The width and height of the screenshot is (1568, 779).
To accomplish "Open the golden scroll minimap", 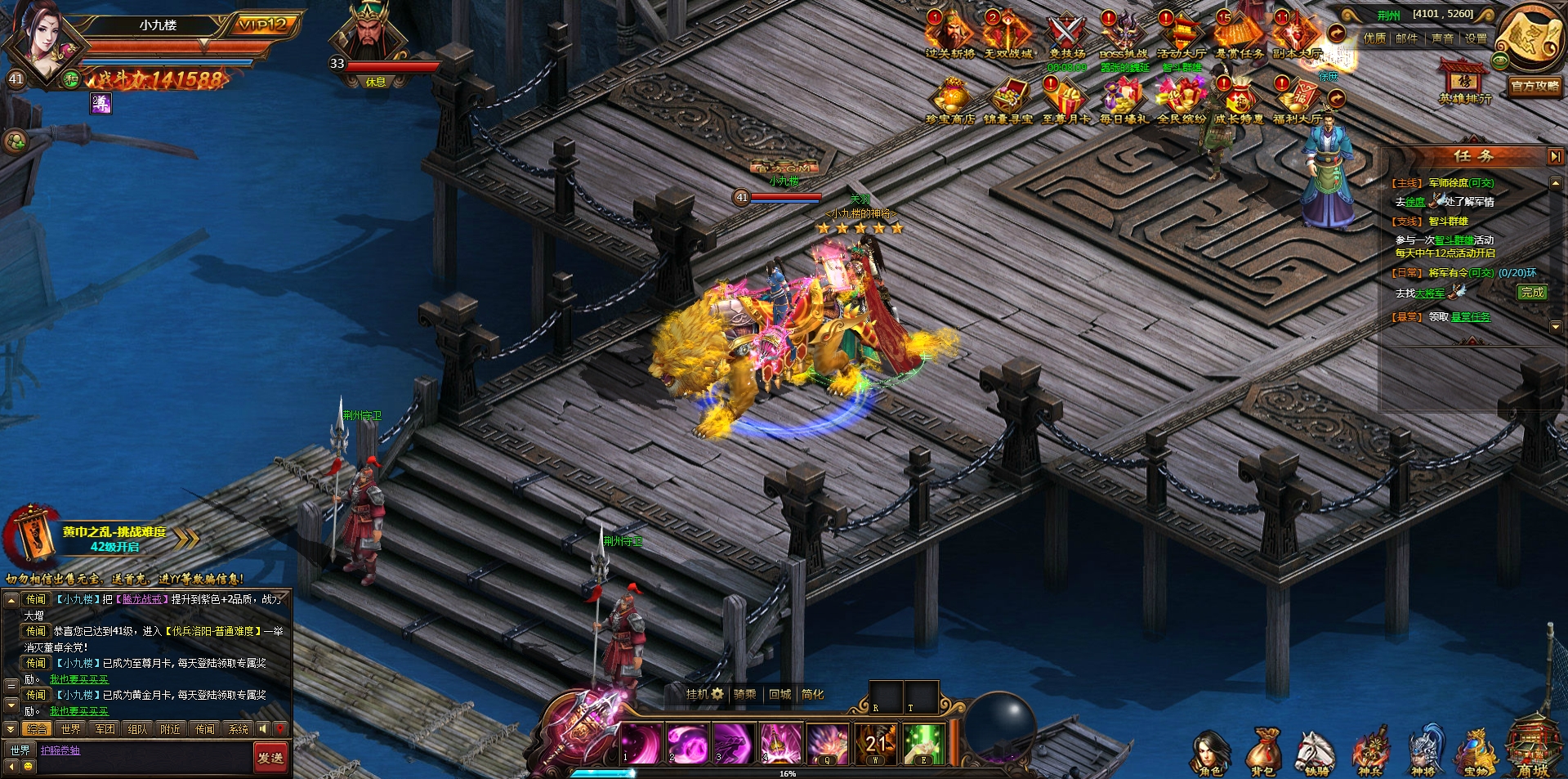I will coord(1530,37).
